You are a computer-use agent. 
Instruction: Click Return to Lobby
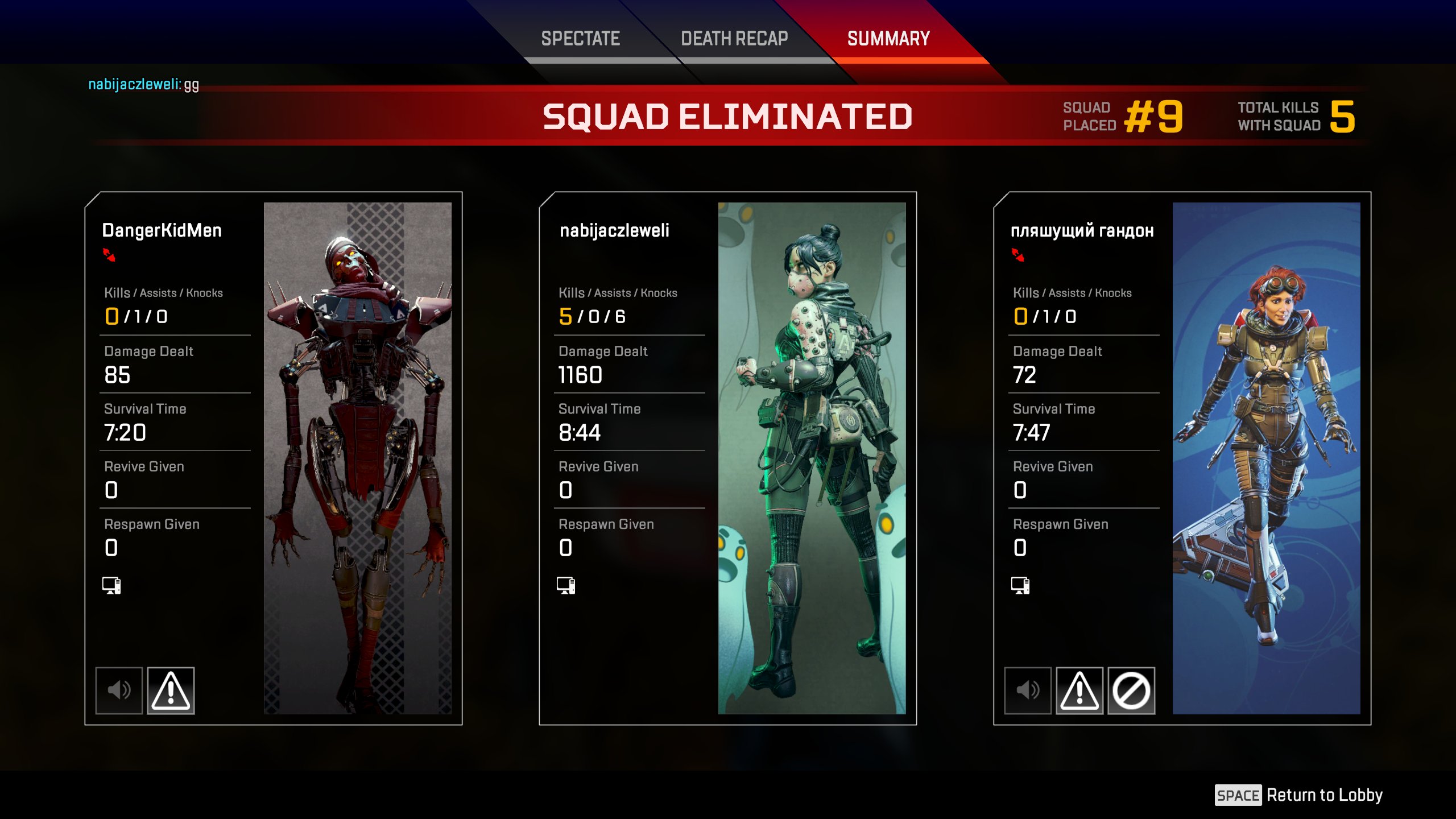coord(1299,795)
